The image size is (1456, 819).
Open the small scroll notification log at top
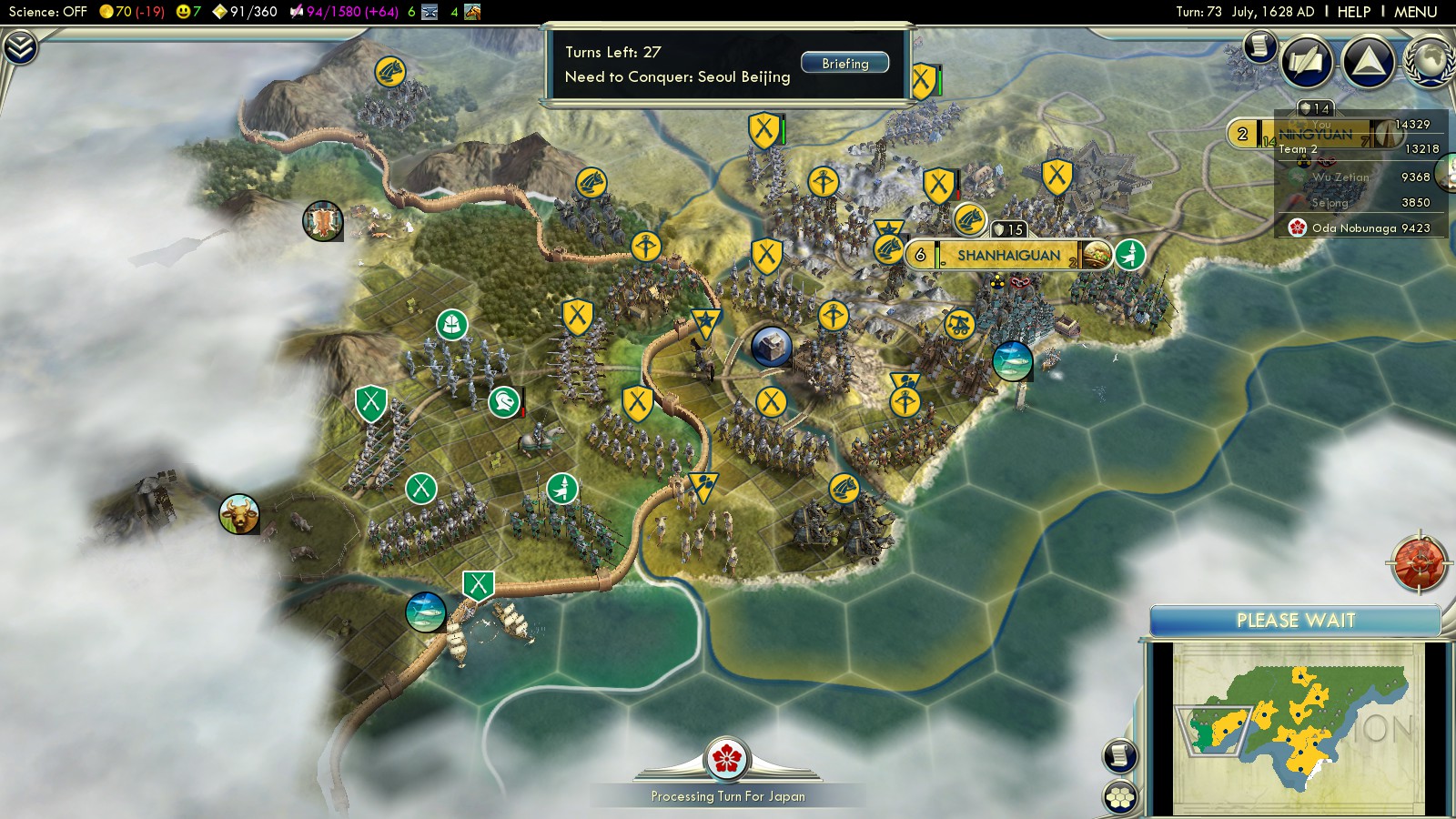1259,45
